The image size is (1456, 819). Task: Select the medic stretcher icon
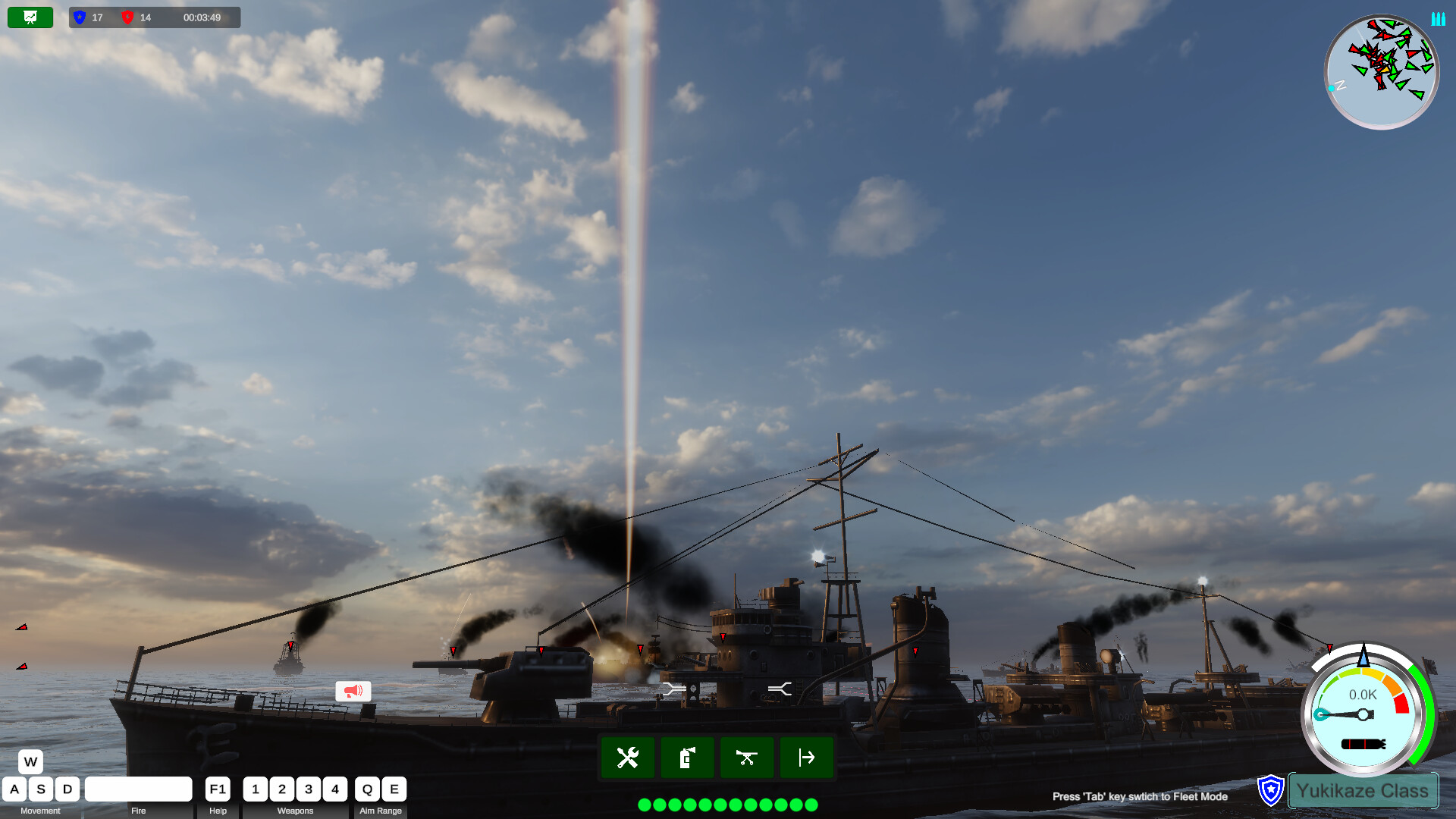[747, 757]
